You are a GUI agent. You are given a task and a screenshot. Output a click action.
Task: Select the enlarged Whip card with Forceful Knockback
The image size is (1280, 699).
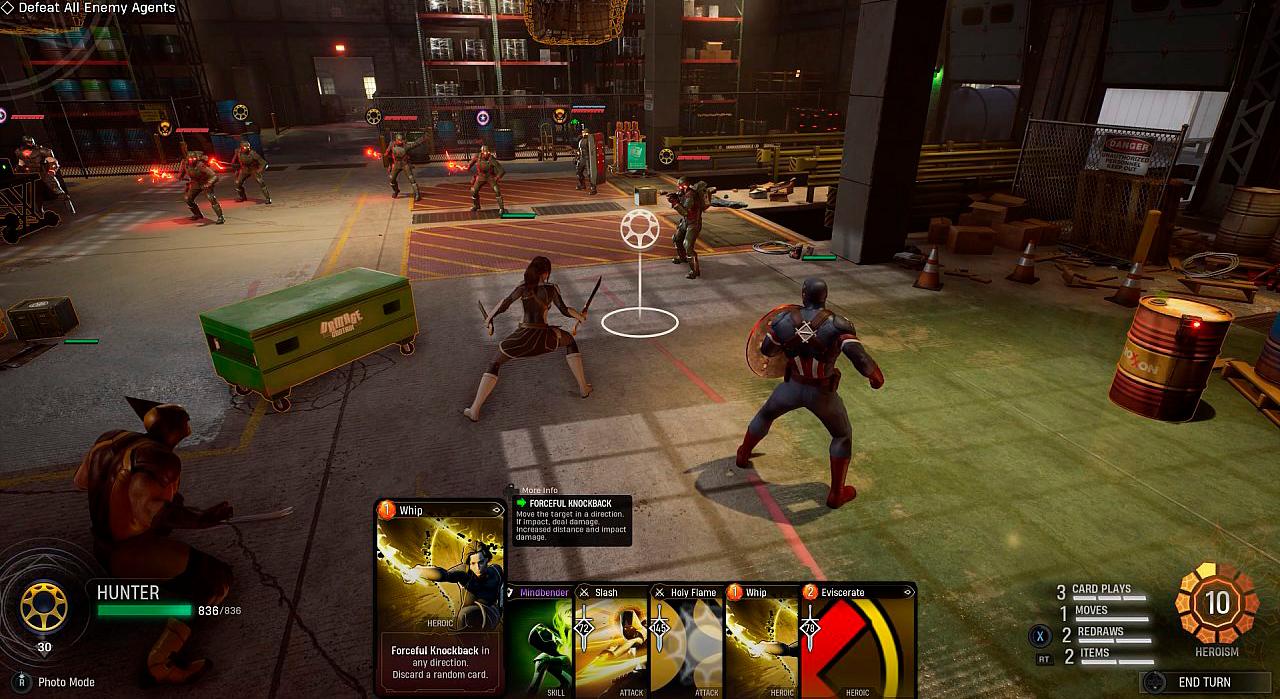(x=440, y=595)
